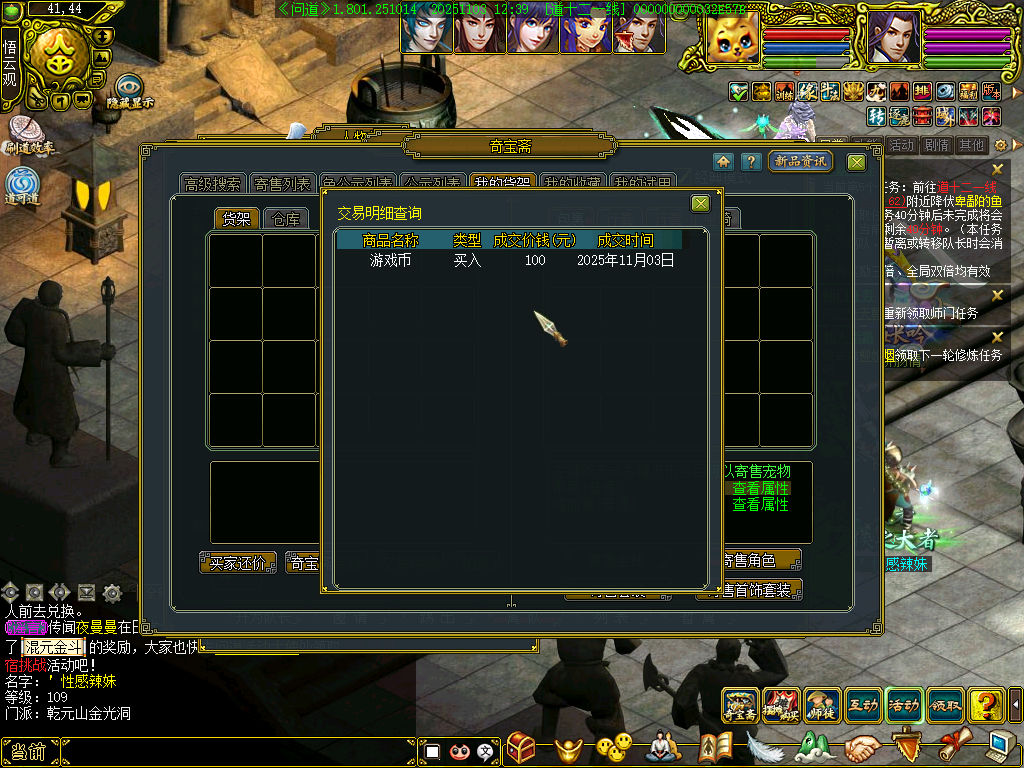Switch to the 高级搜索 tab
Viewport: 1024px width, 768px height.
(x=212, y=184)
